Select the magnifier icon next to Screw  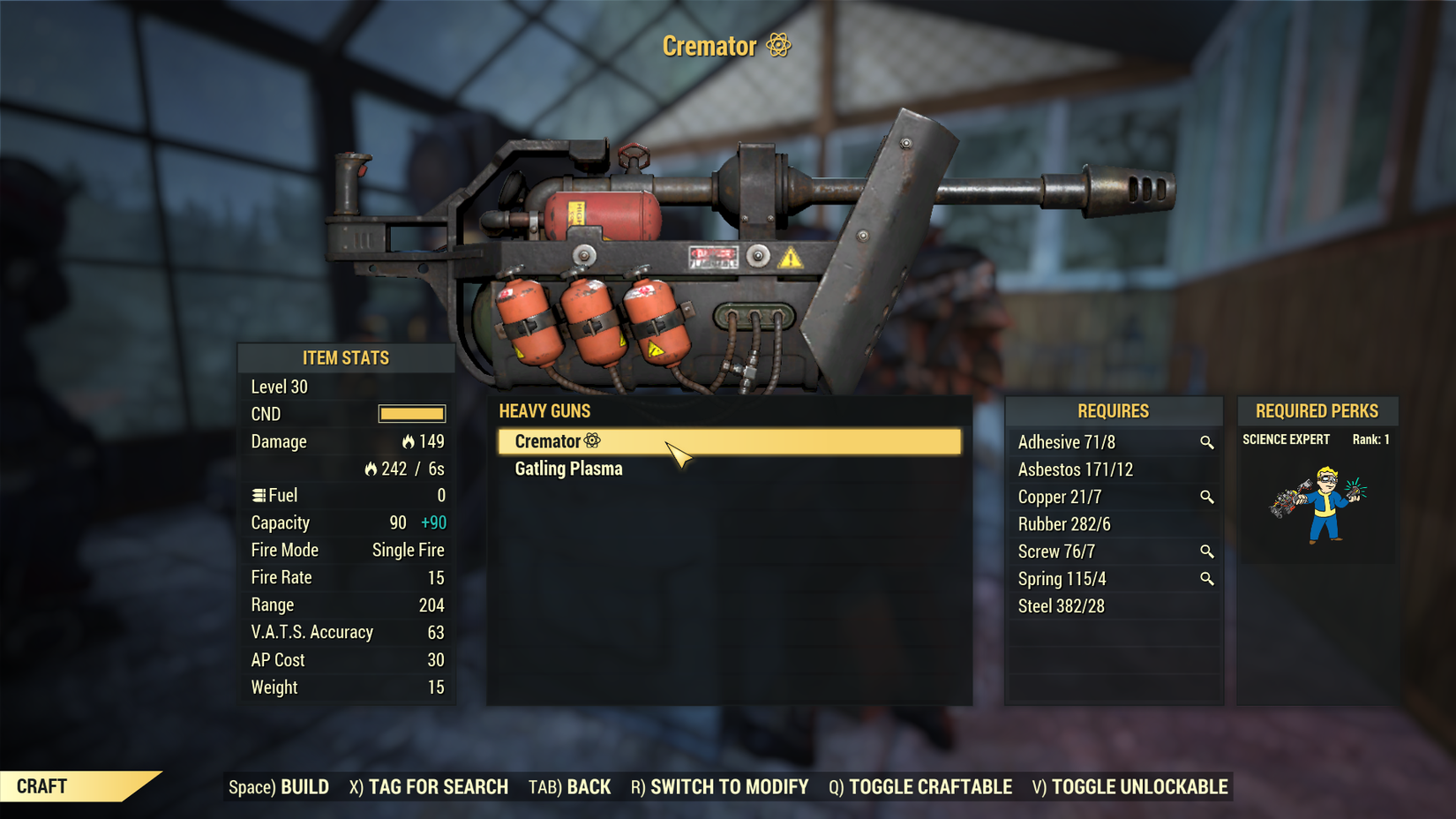1208,552
